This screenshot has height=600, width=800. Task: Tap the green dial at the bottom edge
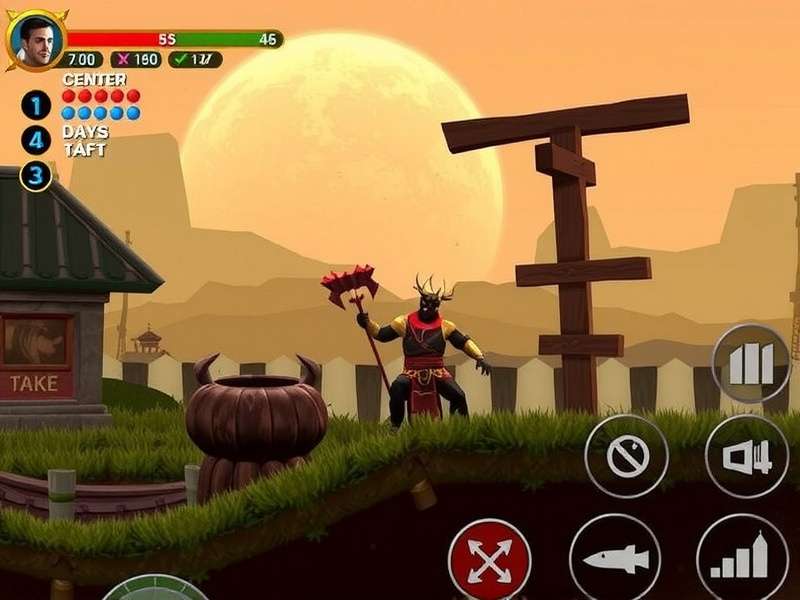(x=155, y=590)
